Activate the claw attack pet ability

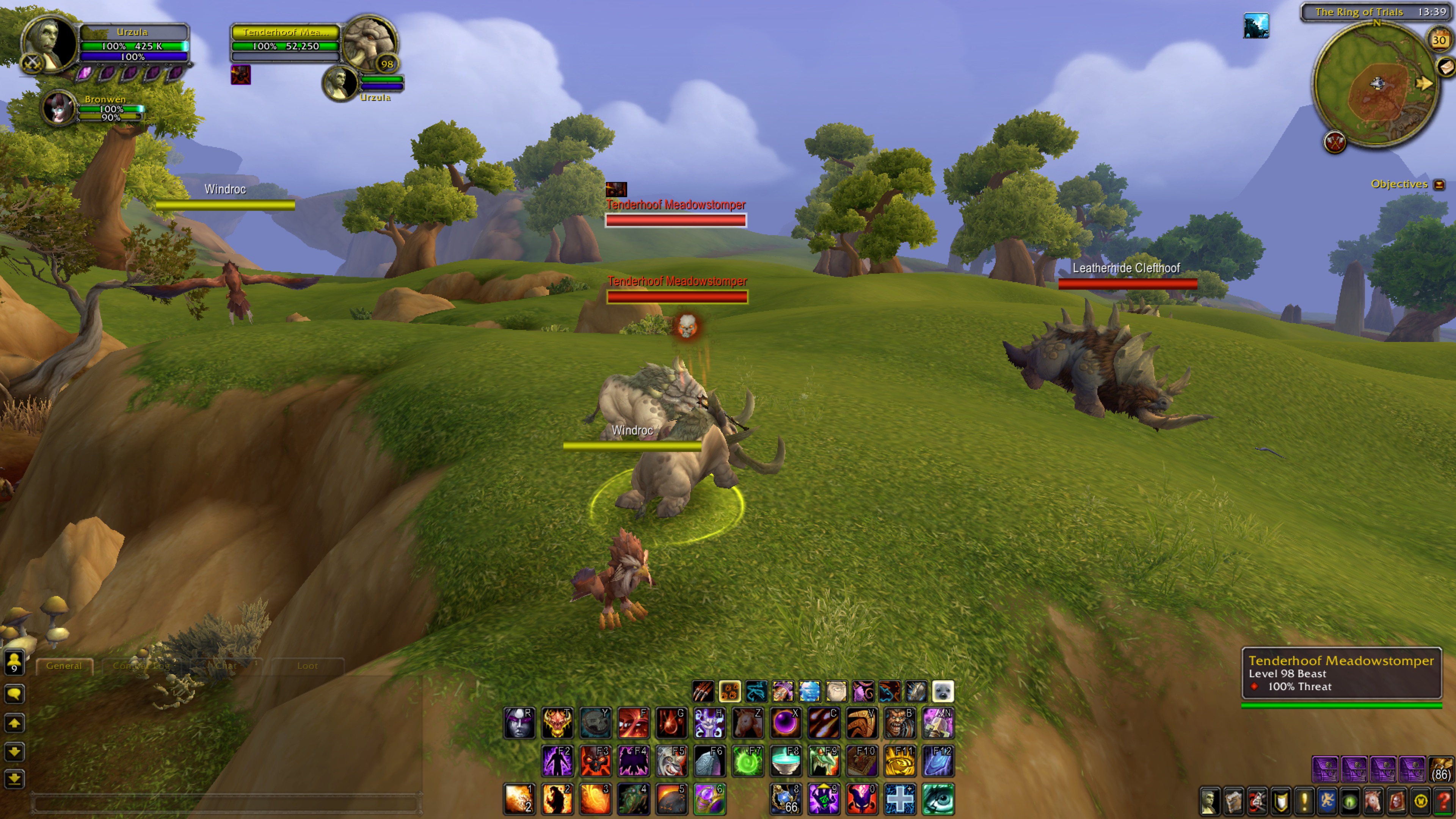[703, 691]
